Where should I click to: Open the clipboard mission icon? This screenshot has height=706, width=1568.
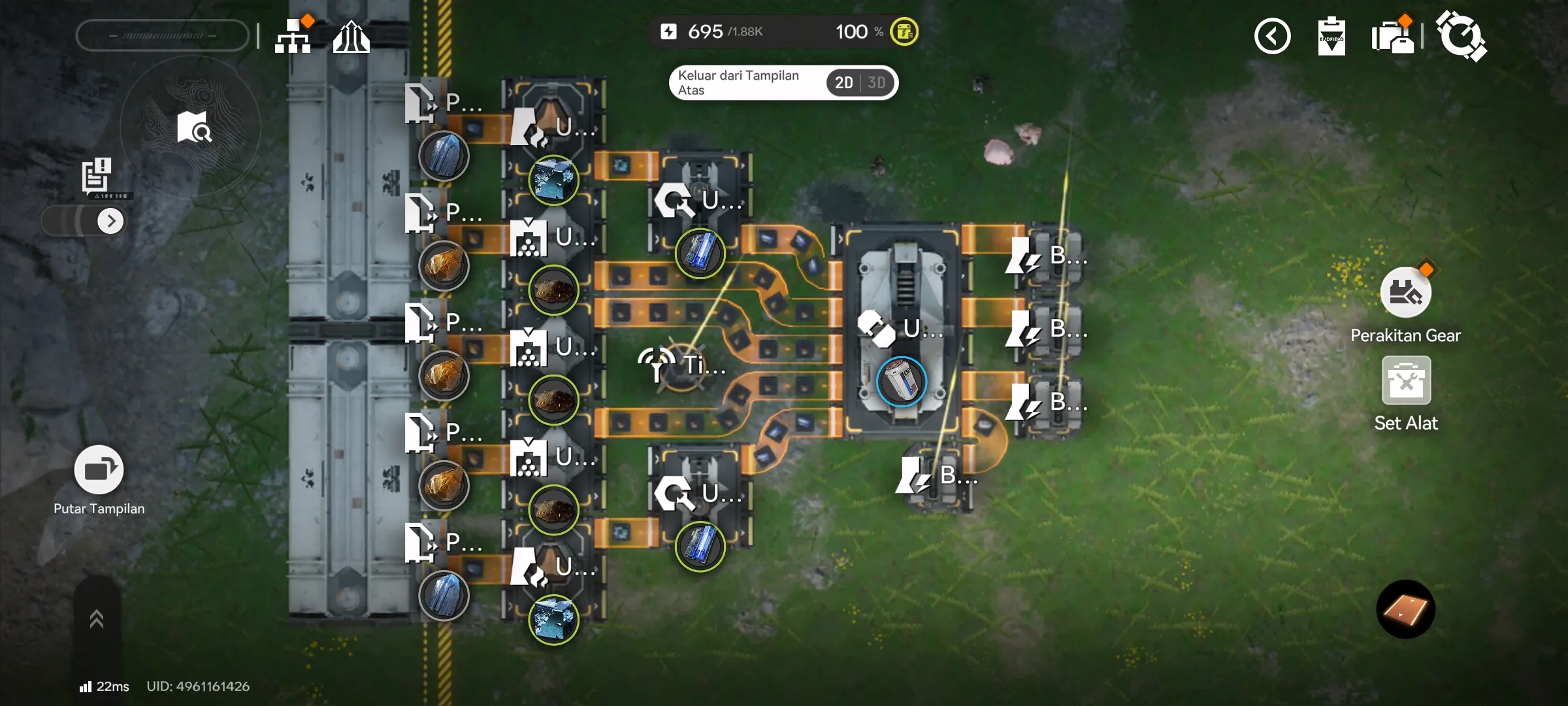coord(1331,37)
